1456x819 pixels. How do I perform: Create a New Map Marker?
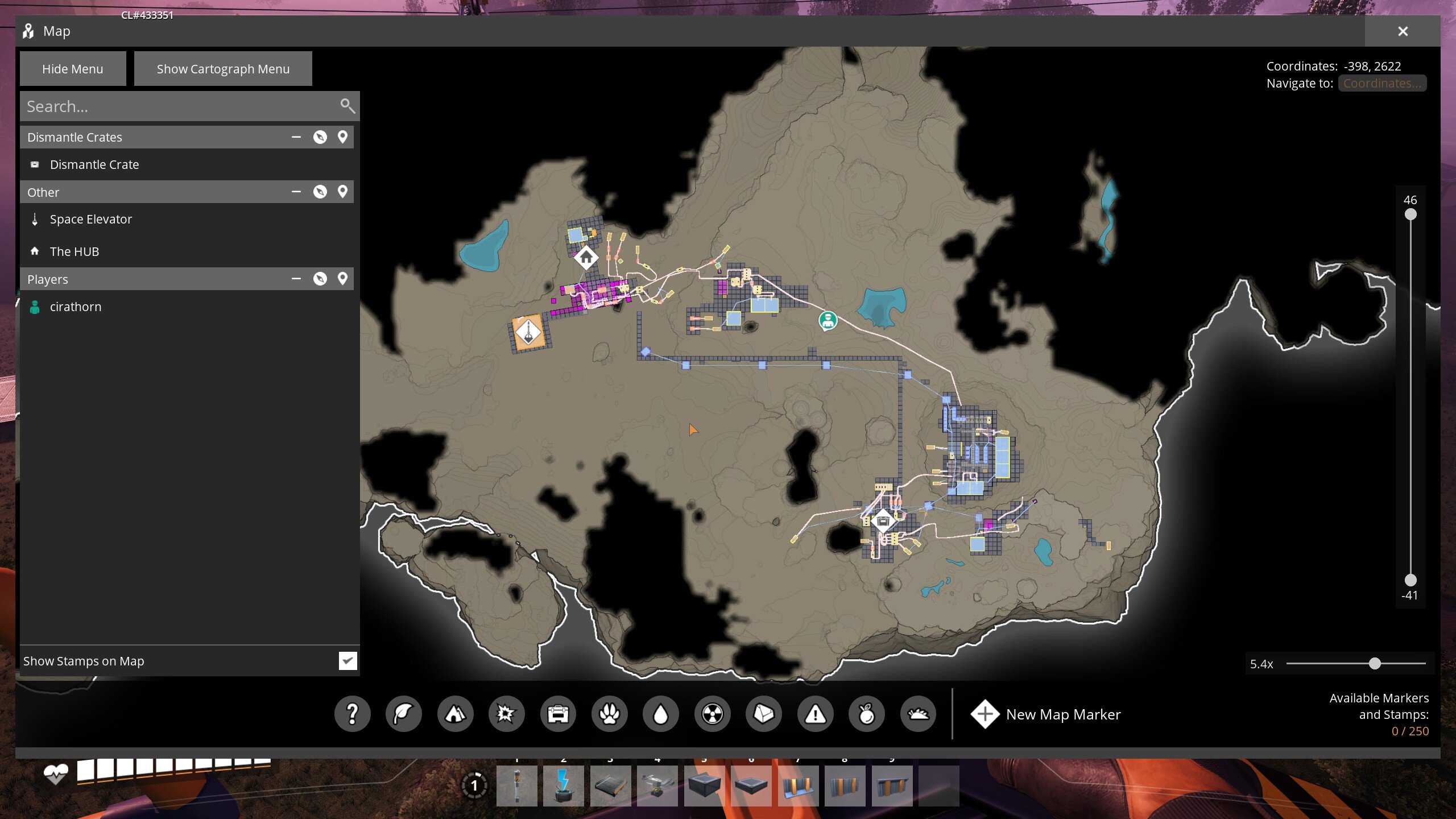(x=1046, y=714)
